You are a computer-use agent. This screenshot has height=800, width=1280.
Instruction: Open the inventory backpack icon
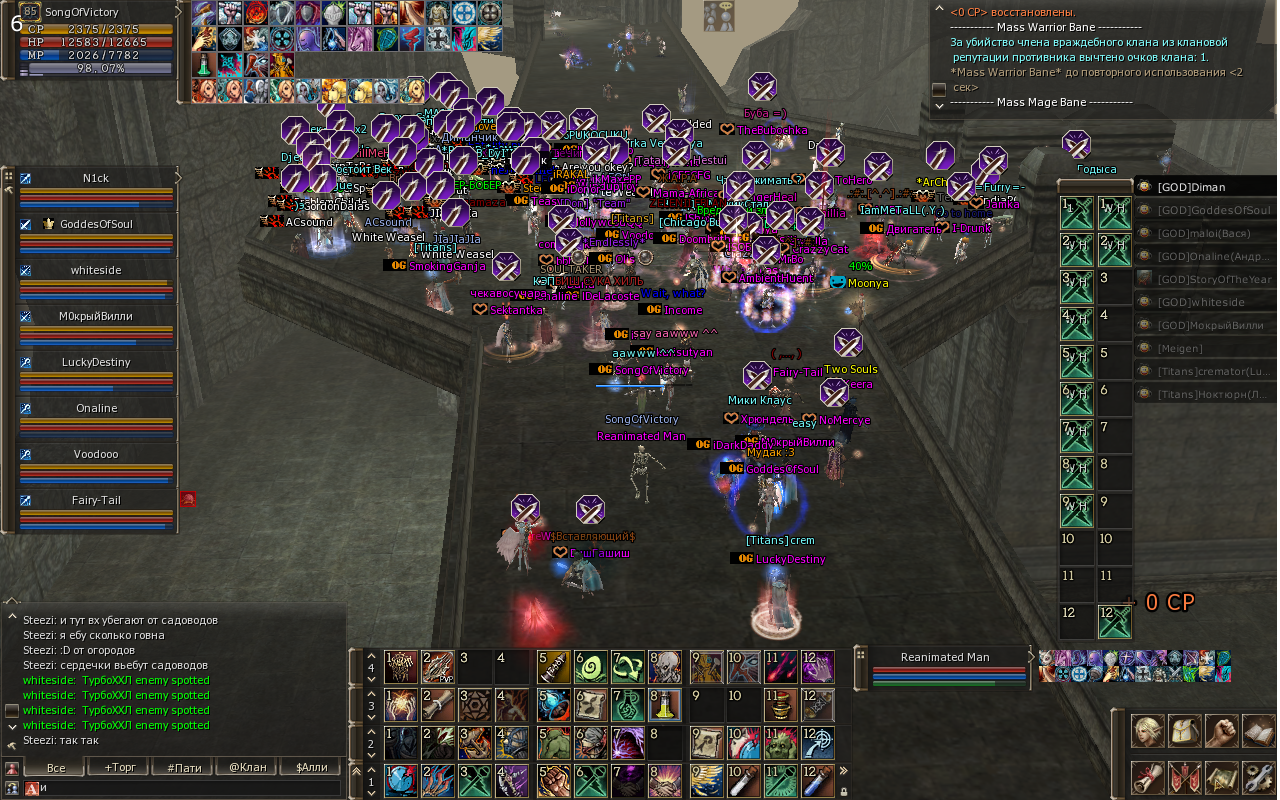point(1187,733)
